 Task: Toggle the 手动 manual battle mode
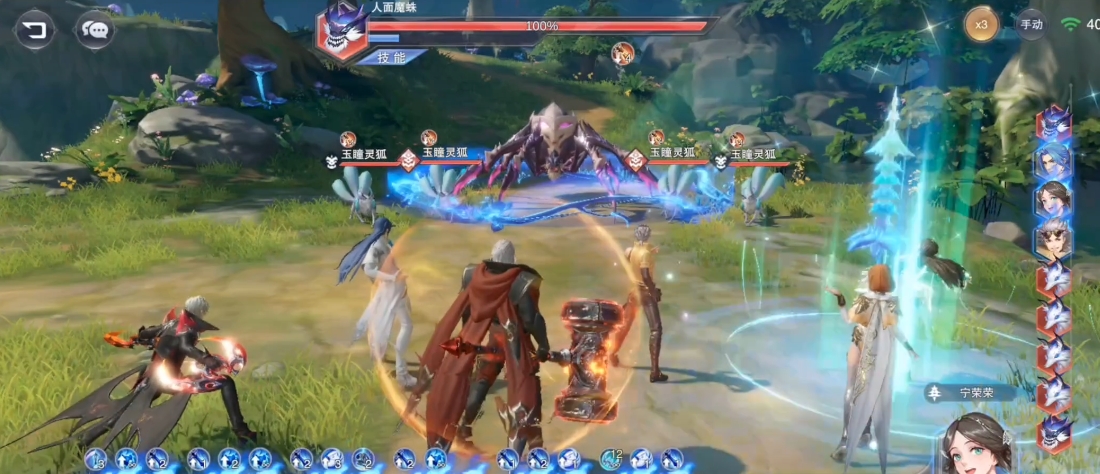click(1031, 23)
